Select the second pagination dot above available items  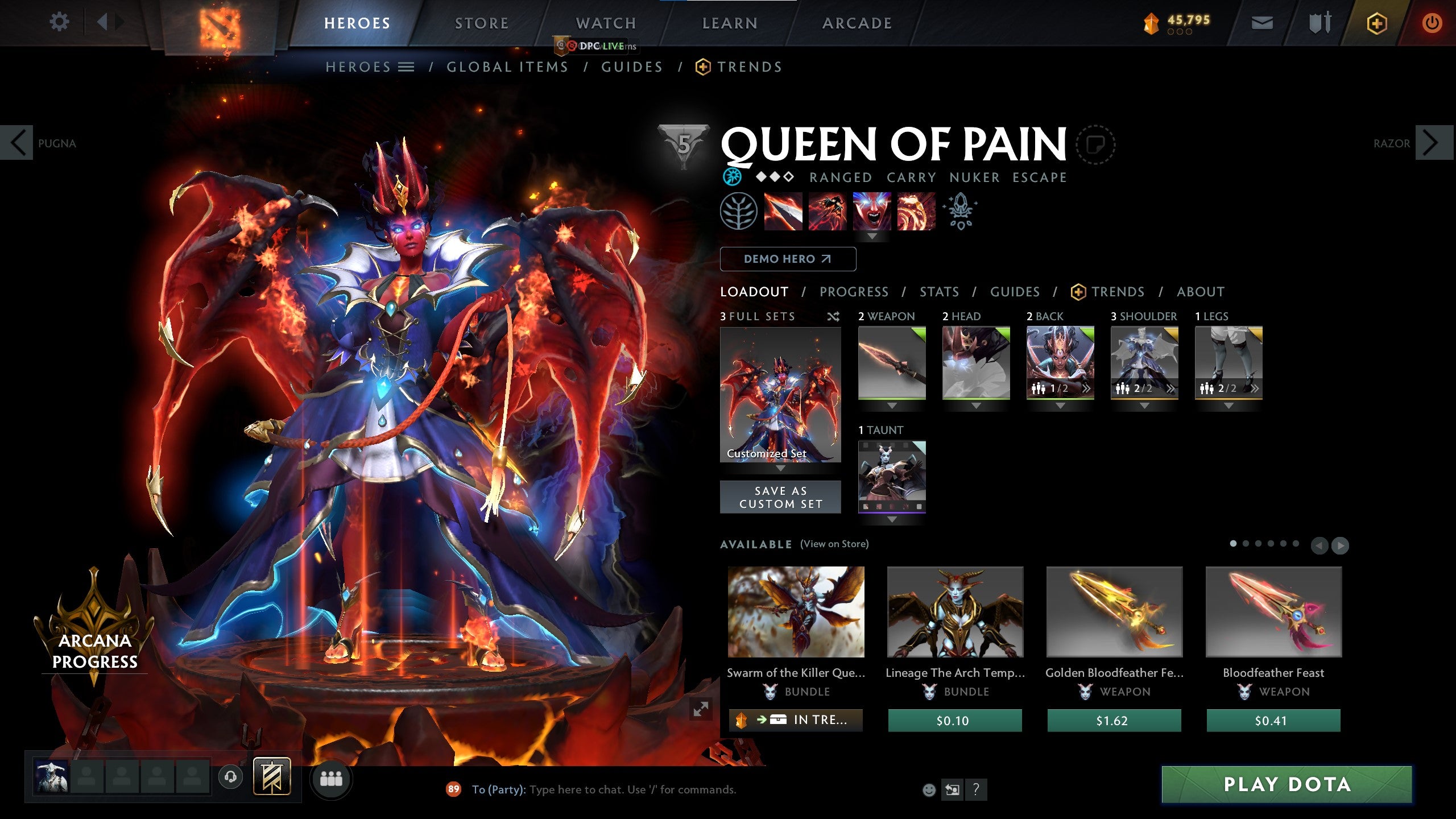click(x=1245, y=544)
